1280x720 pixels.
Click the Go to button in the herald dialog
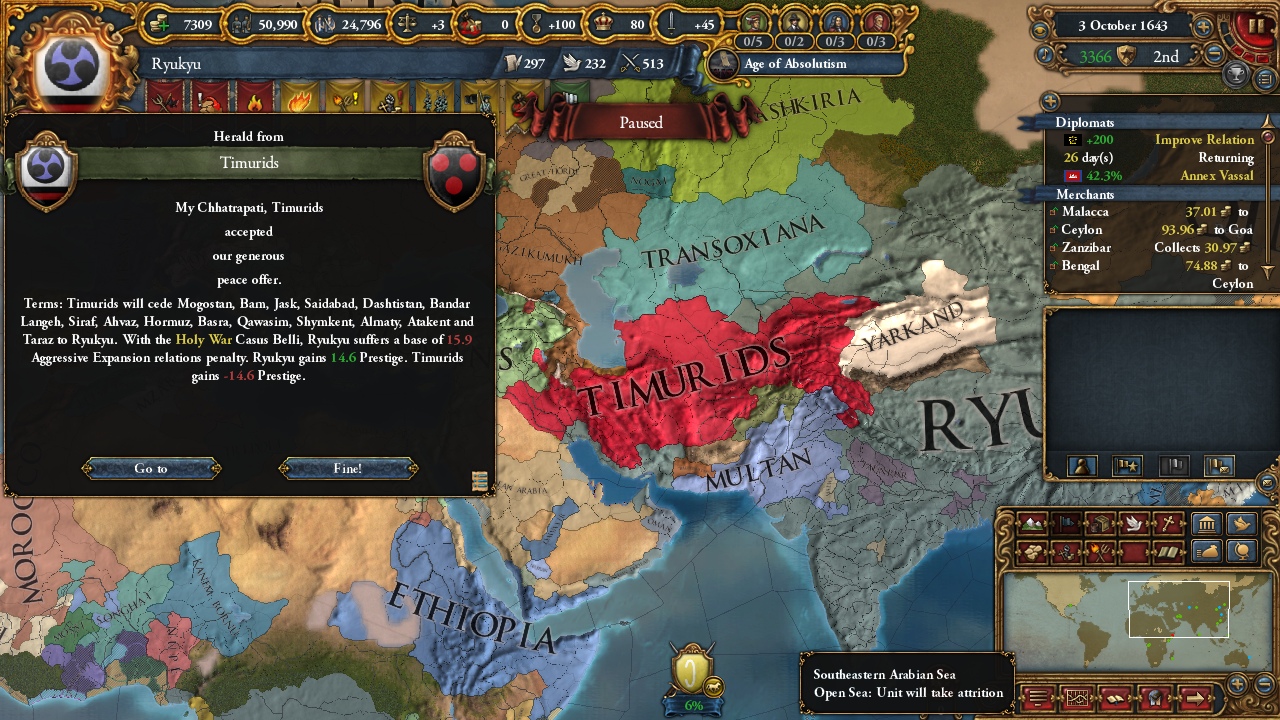150,468
